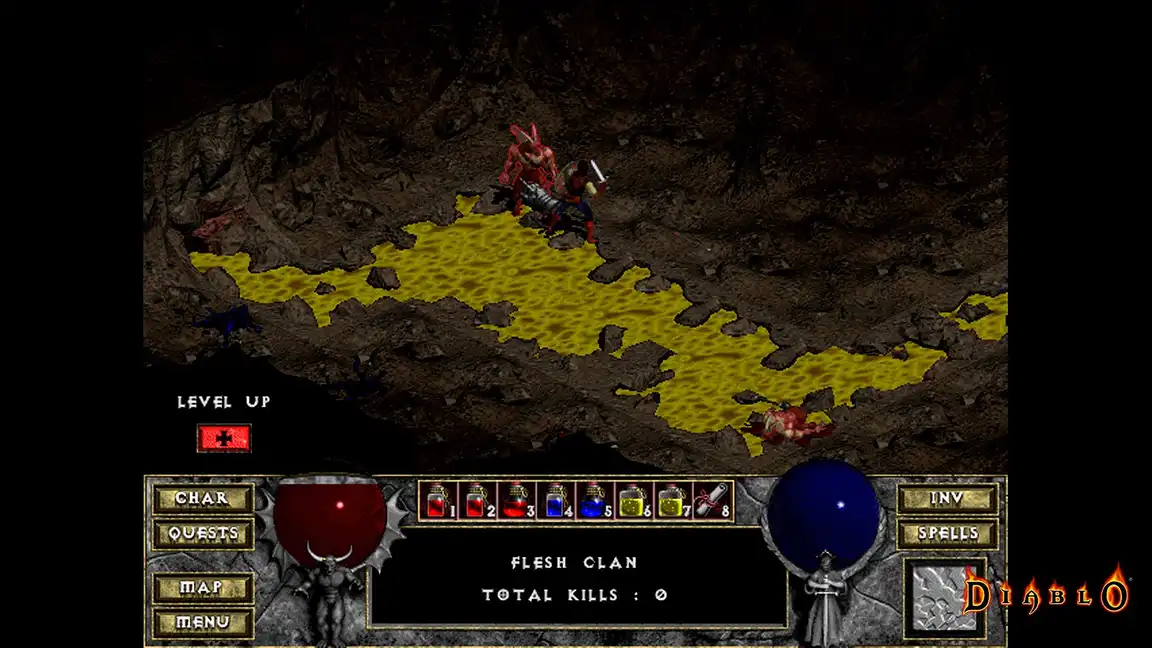Open the INV inventory panel

[946, 498]
